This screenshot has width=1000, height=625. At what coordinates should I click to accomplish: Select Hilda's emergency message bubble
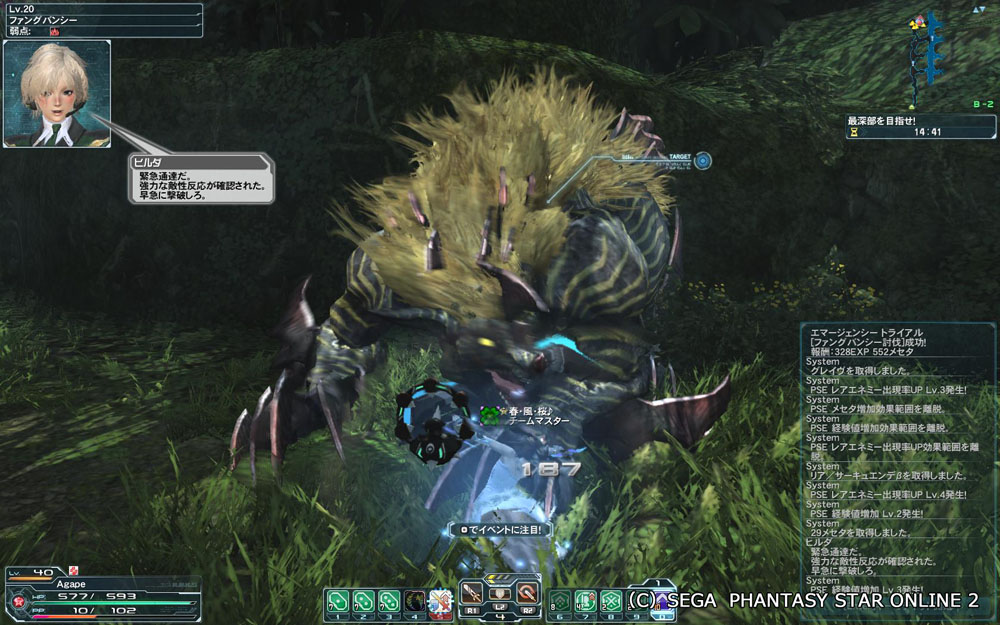point(201,178)
